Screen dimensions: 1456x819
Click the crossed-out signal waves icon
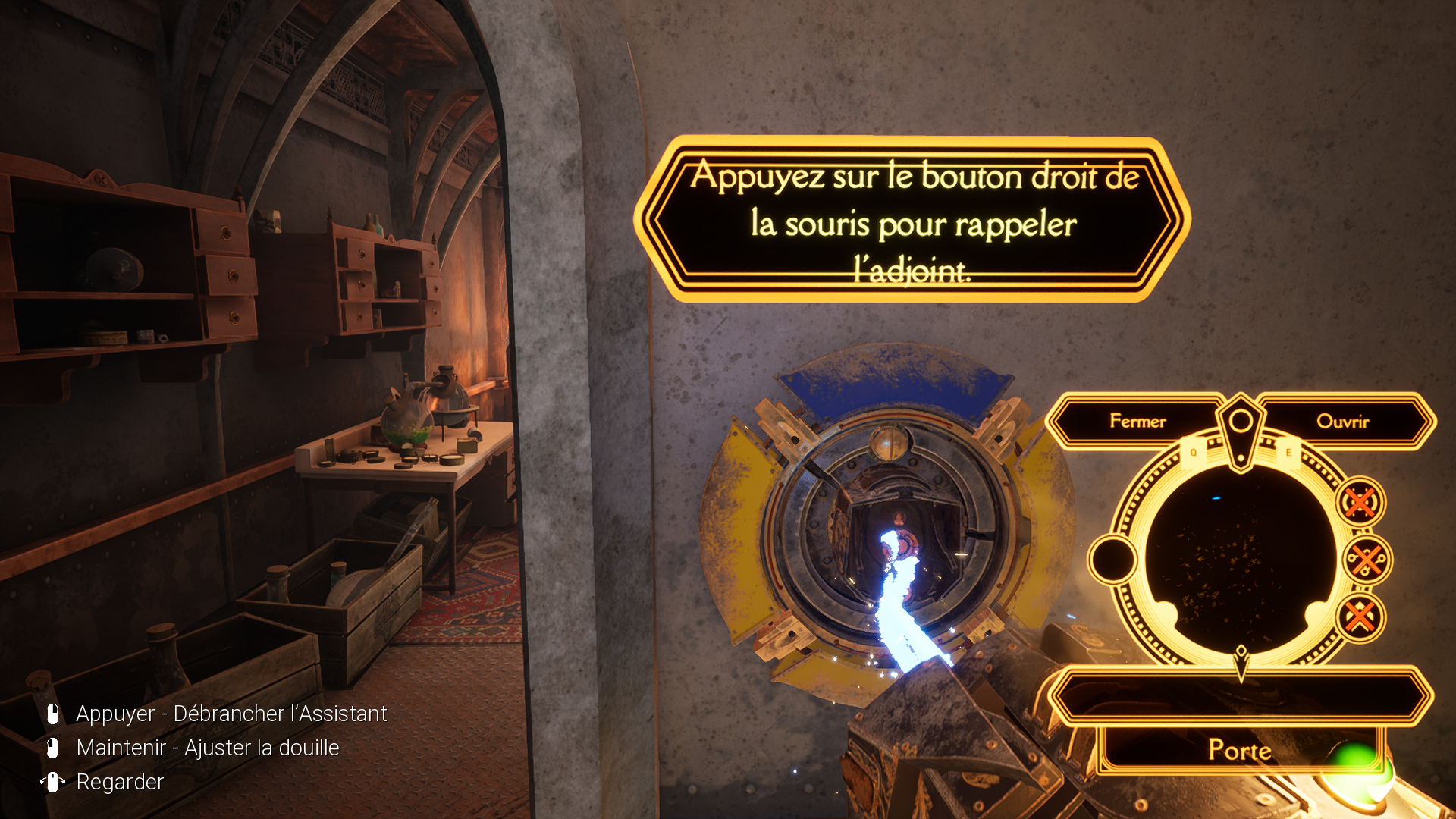tap(1360, 502)
